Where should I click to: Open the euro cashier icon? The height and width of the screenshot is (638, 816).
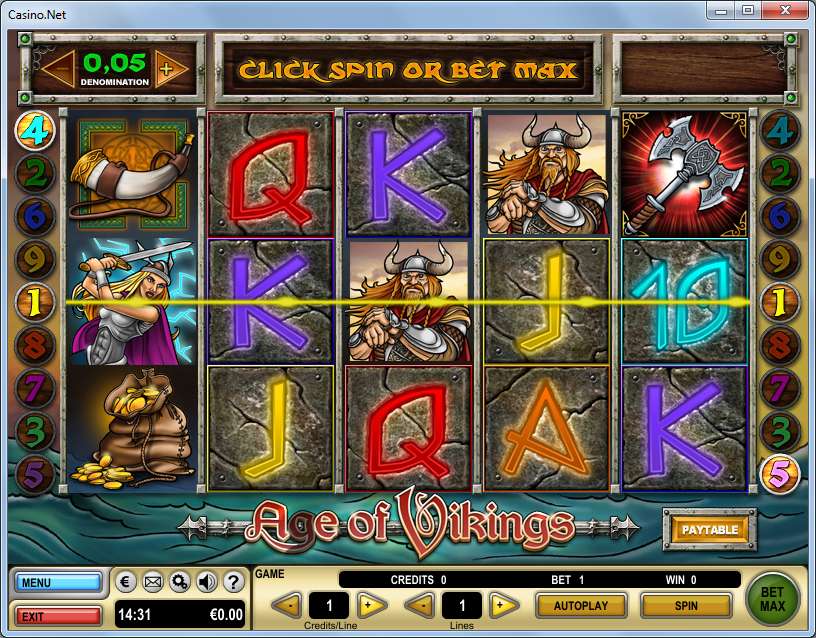[129, 582]
